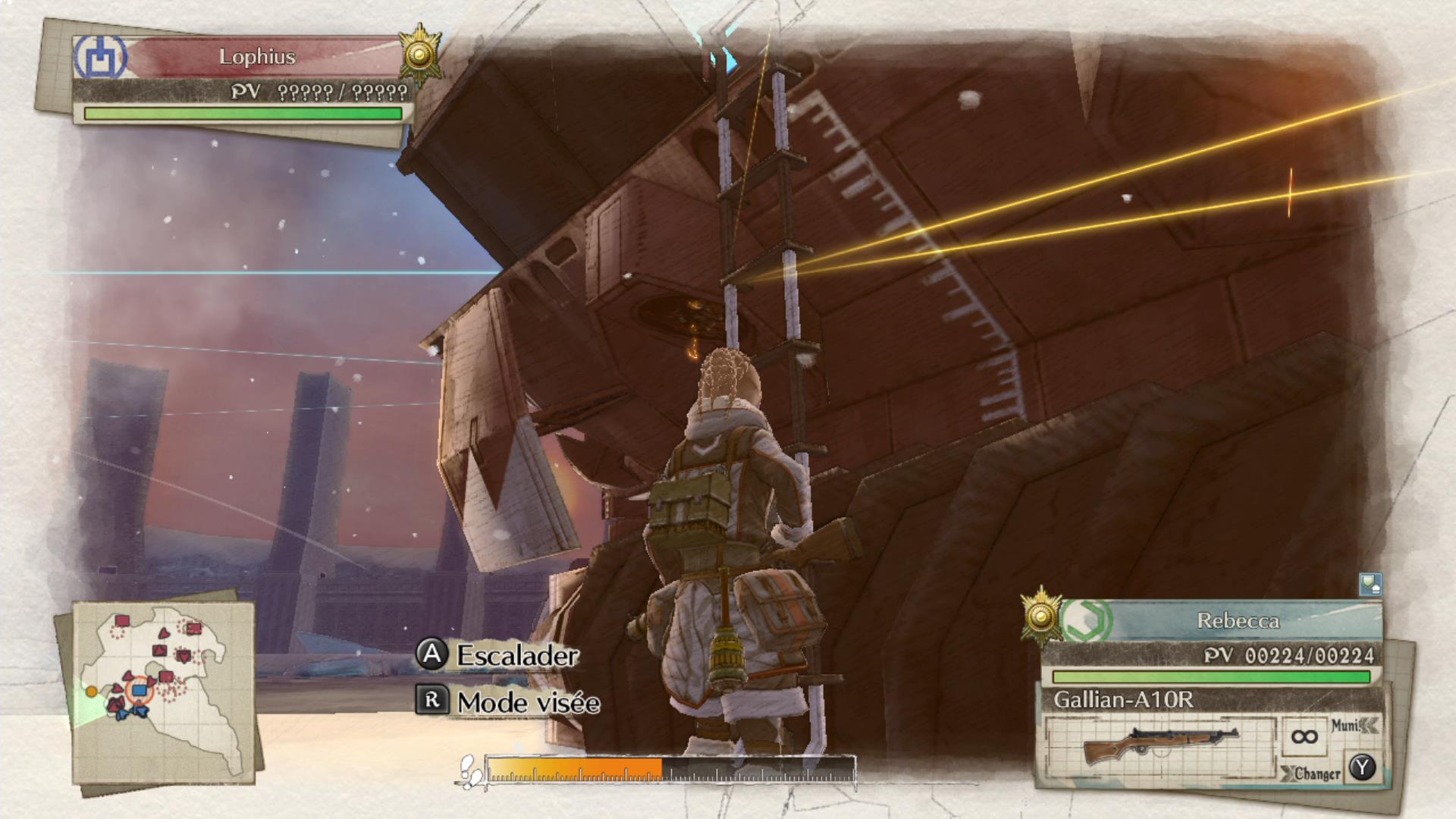Click the gold medal icon next to Lophius nameplate
This screenshot has width=1456, height=819.
click(419, 53)
